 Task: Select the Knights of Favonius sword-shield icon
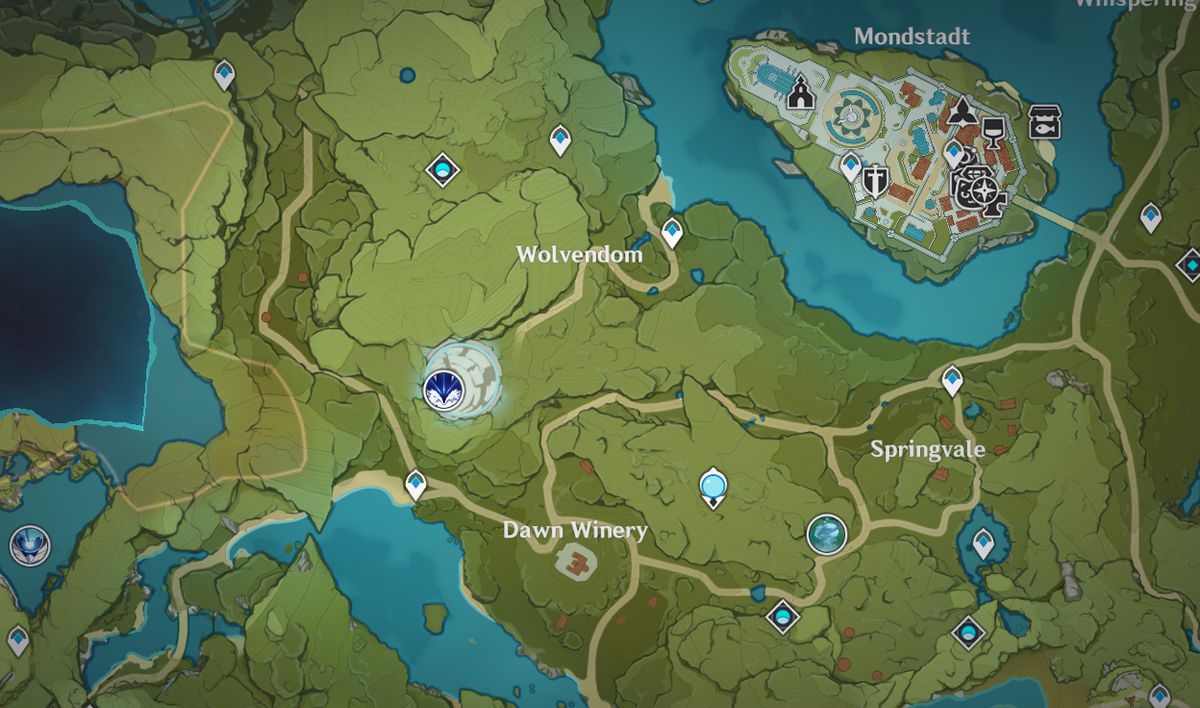[x=877, y=181]
